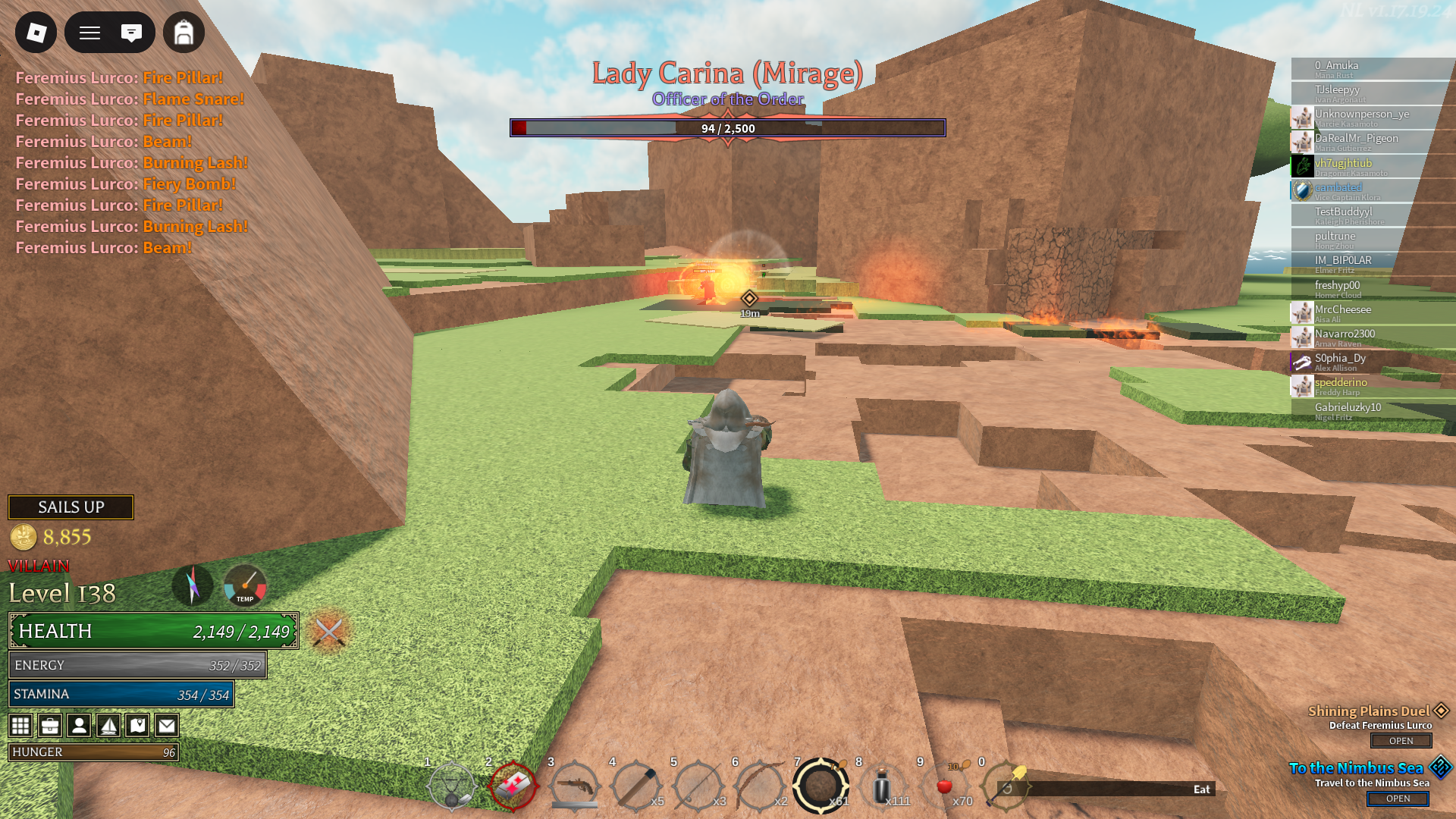Select the fishing rod hotbar slot
The width and height of the screenshot is (1456, 819).
697,786
